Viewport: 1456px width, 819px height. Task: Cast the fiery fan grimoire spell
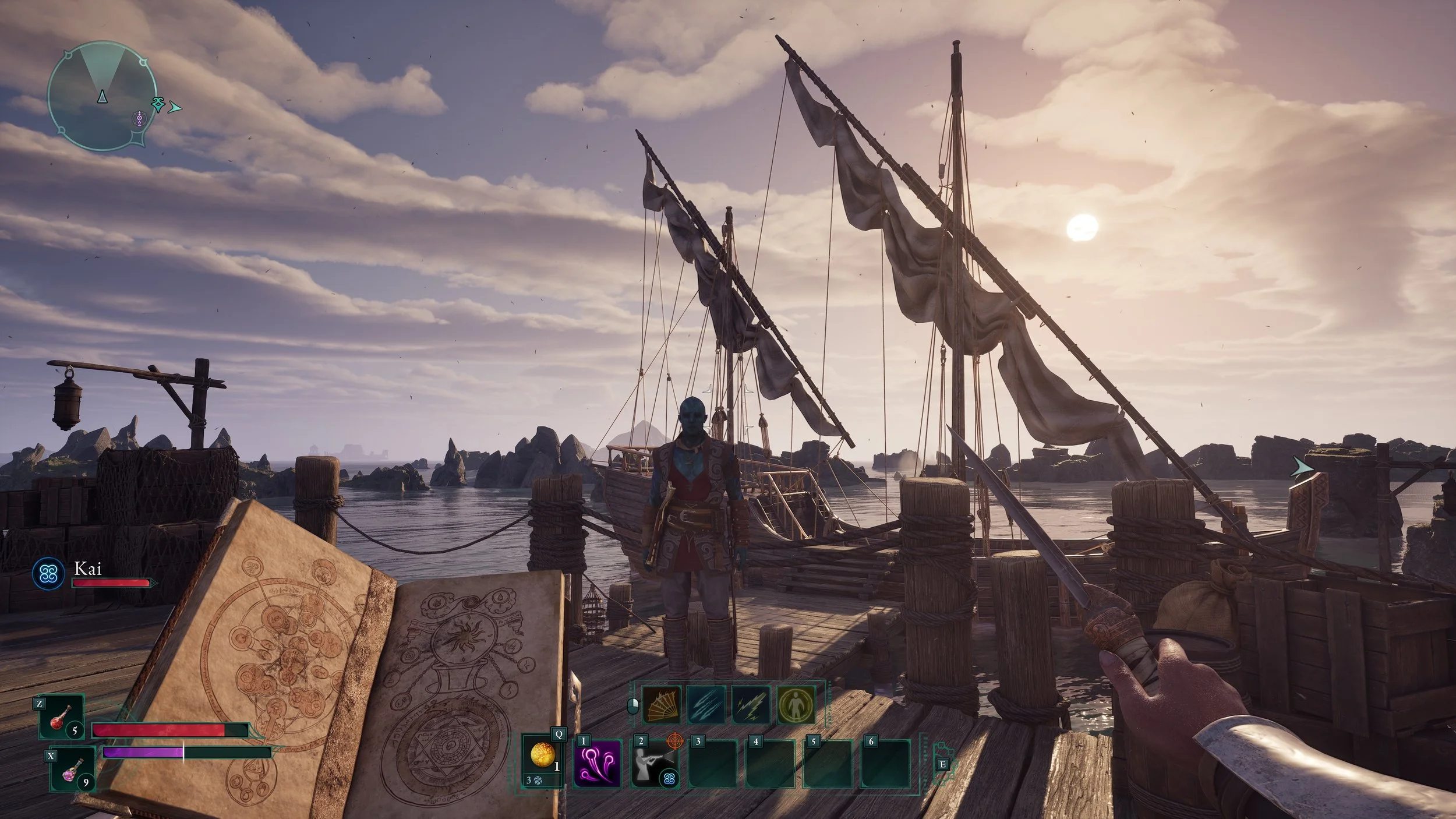click(662, 705)
